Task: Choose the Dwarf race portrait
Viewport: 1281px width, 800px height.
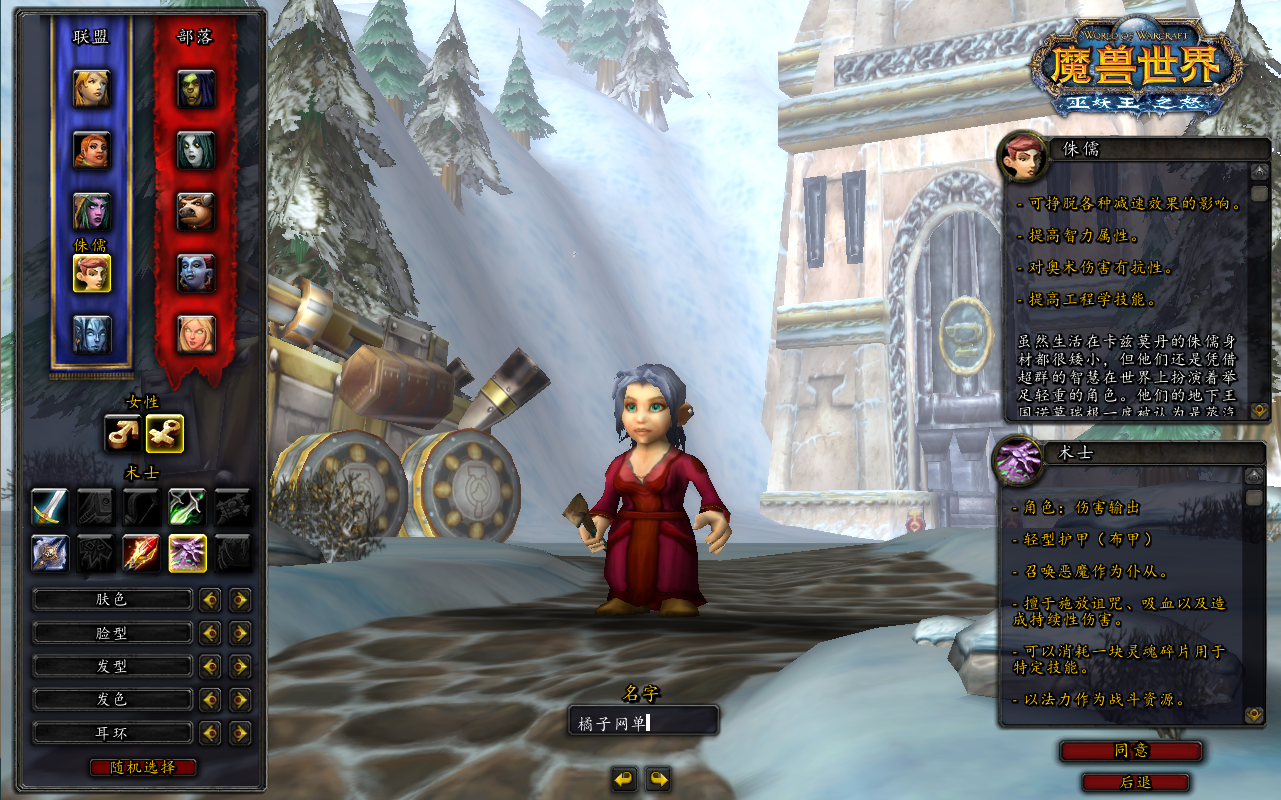Action: coord(92,151)
